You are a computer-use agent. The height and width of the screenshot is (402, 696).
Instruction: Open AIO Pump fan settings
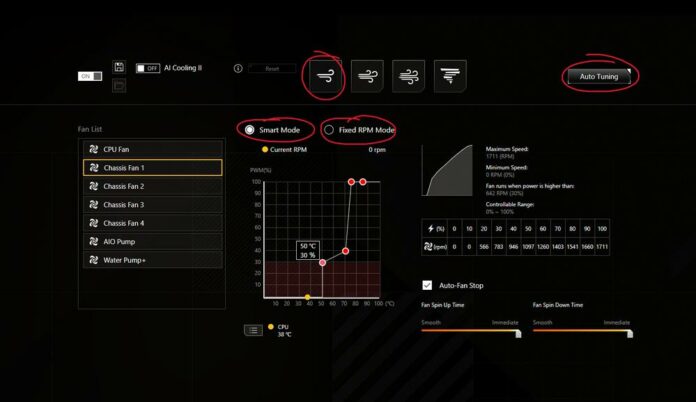[x=152, y=241]
